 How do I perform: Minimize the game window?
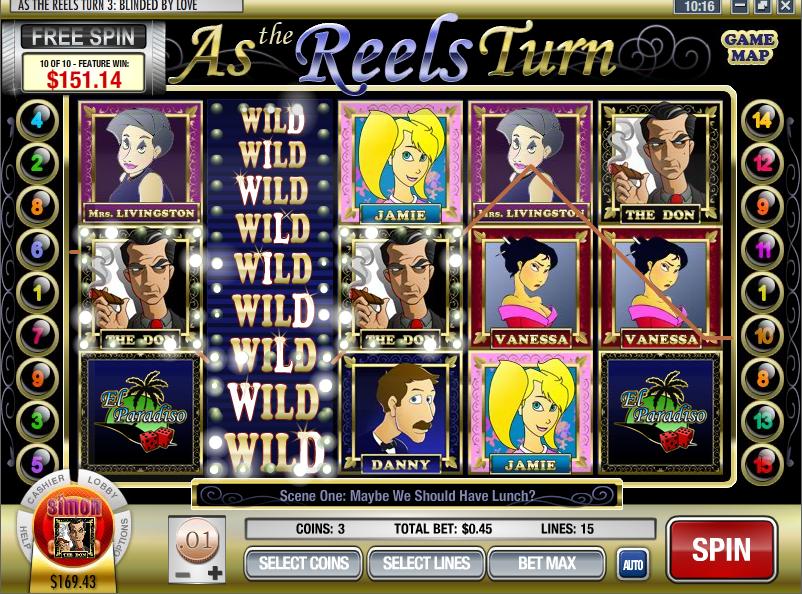(739, 6)
